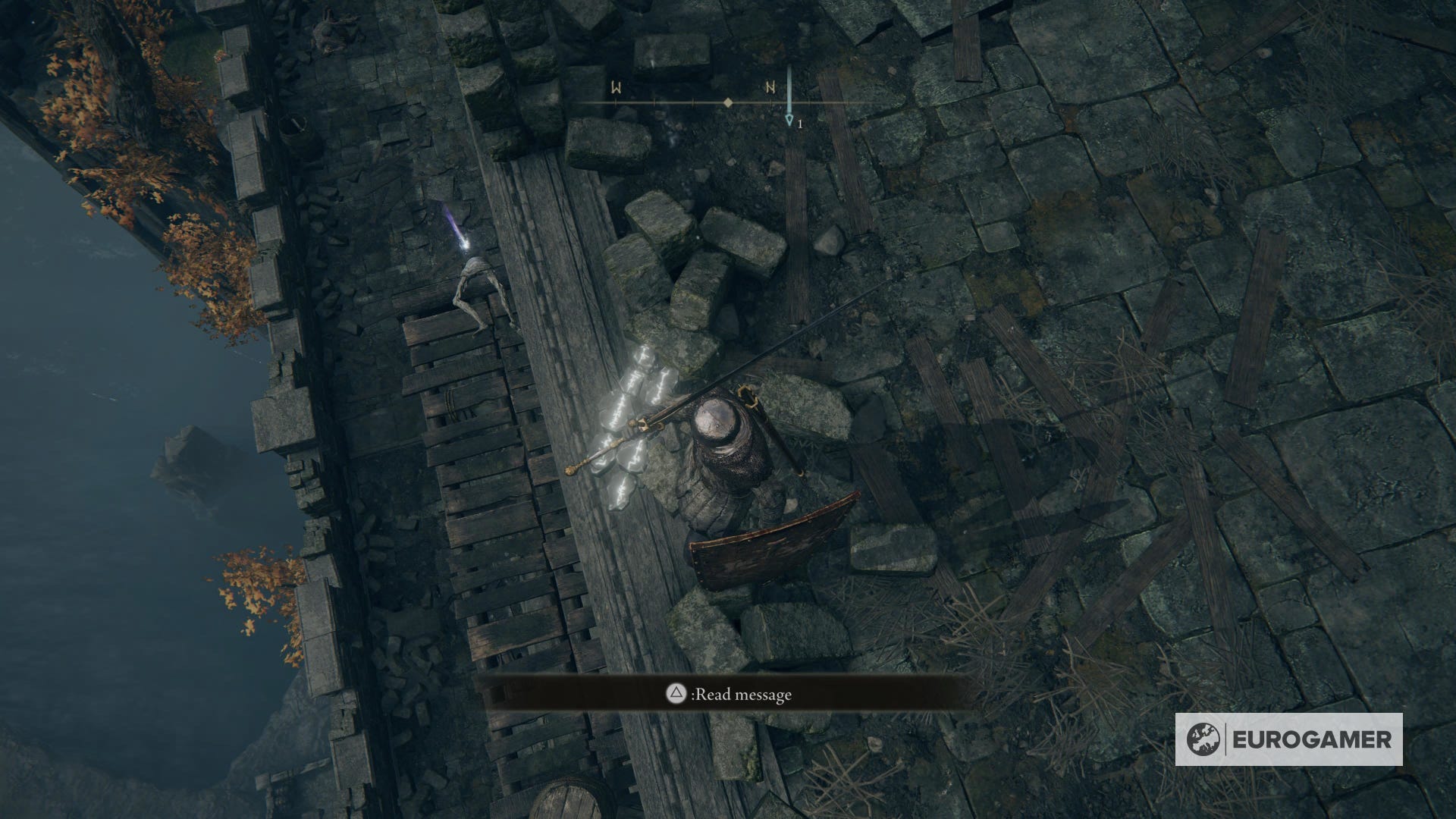This screenshot has height=819, width=1456.
Task: Click the tick between W and the diamond marker
Action: [x=654, y=102]
